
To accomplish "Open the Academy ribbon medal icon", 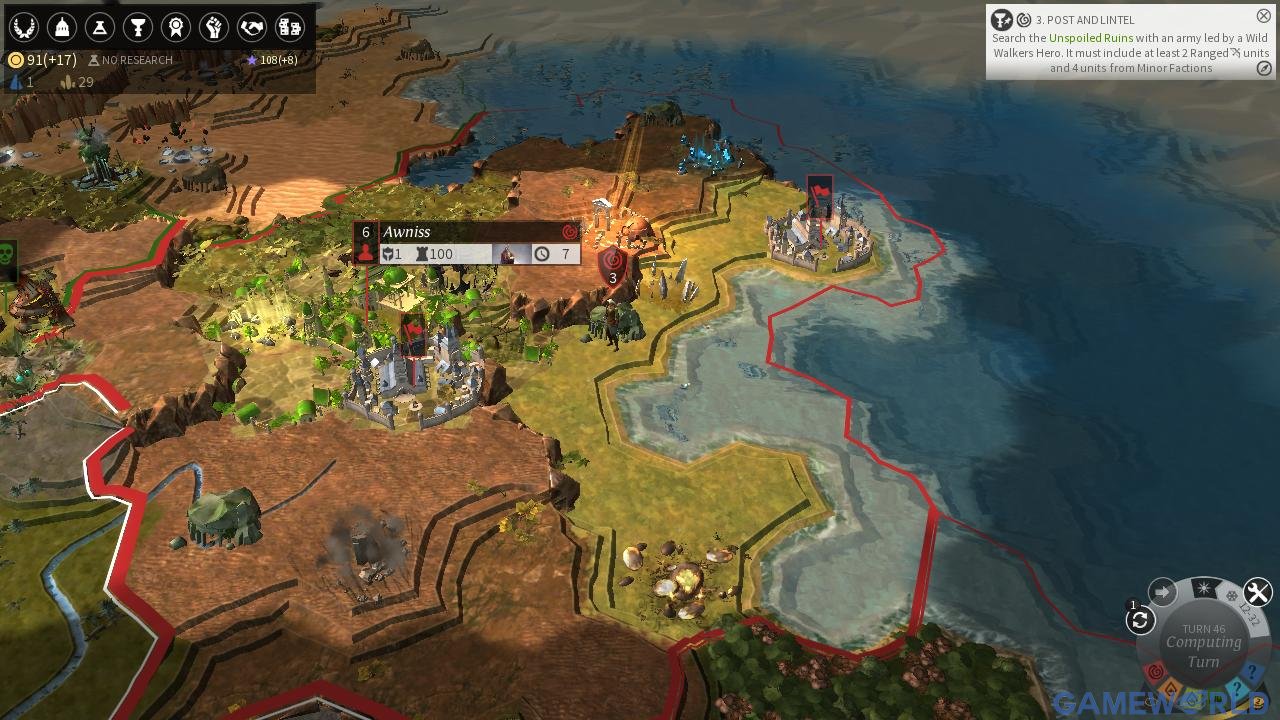I will click(x=175, y=27).
